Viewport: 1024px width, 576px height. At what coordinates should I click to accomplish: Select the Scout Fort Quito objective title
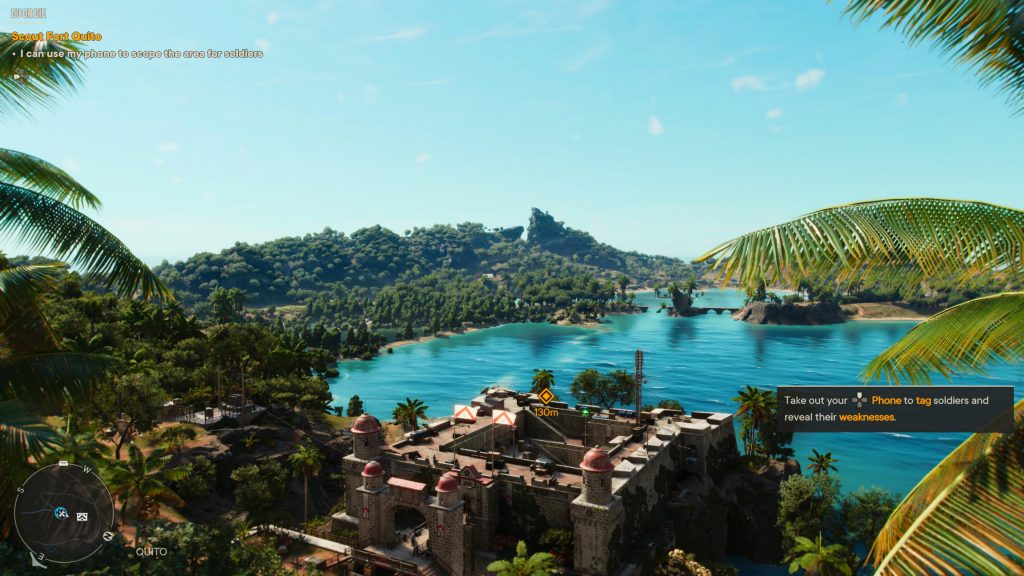(x=56, y=37)
